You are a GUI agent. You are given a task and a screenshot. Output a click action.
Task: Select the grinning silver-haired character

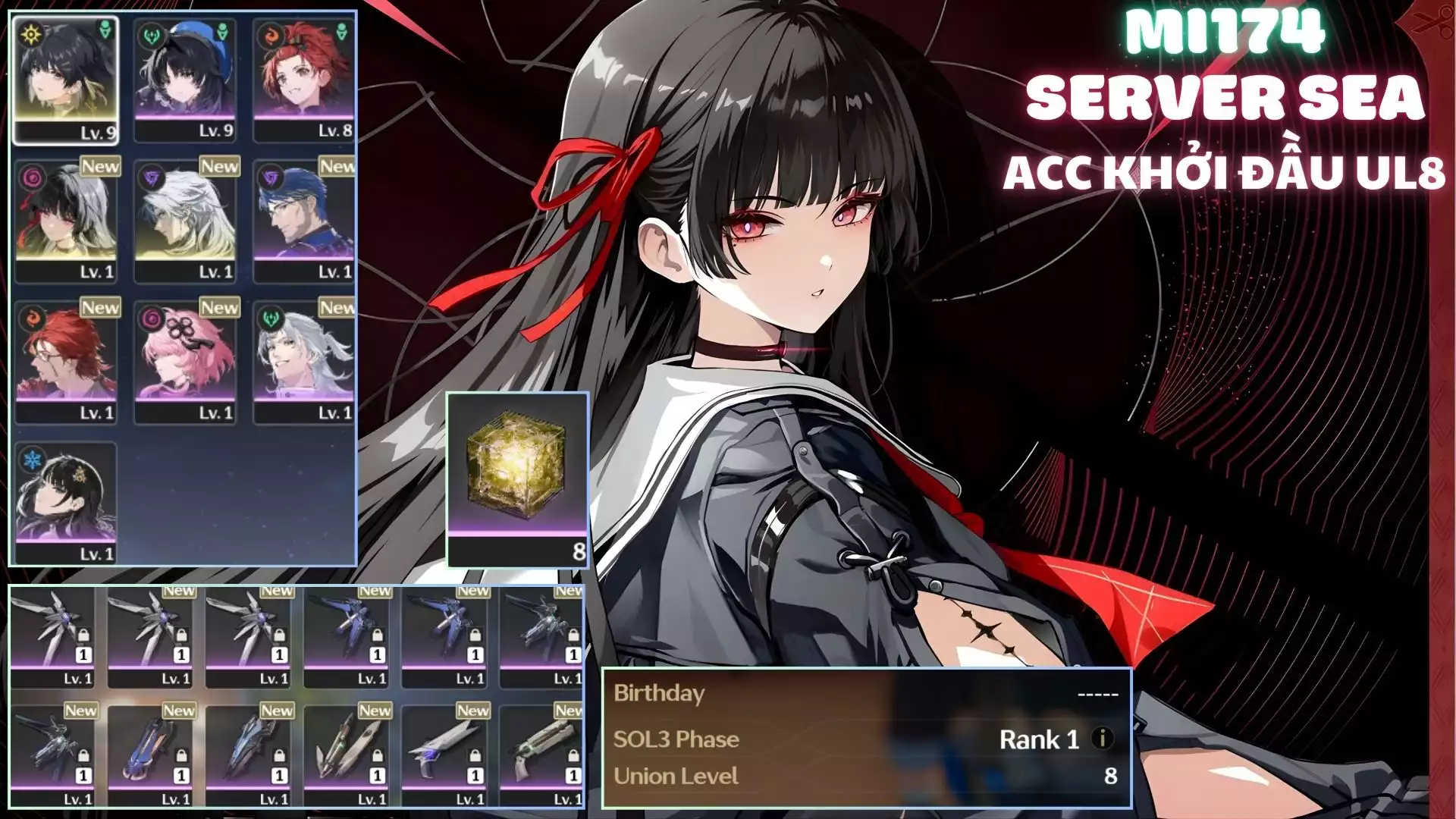303,361
